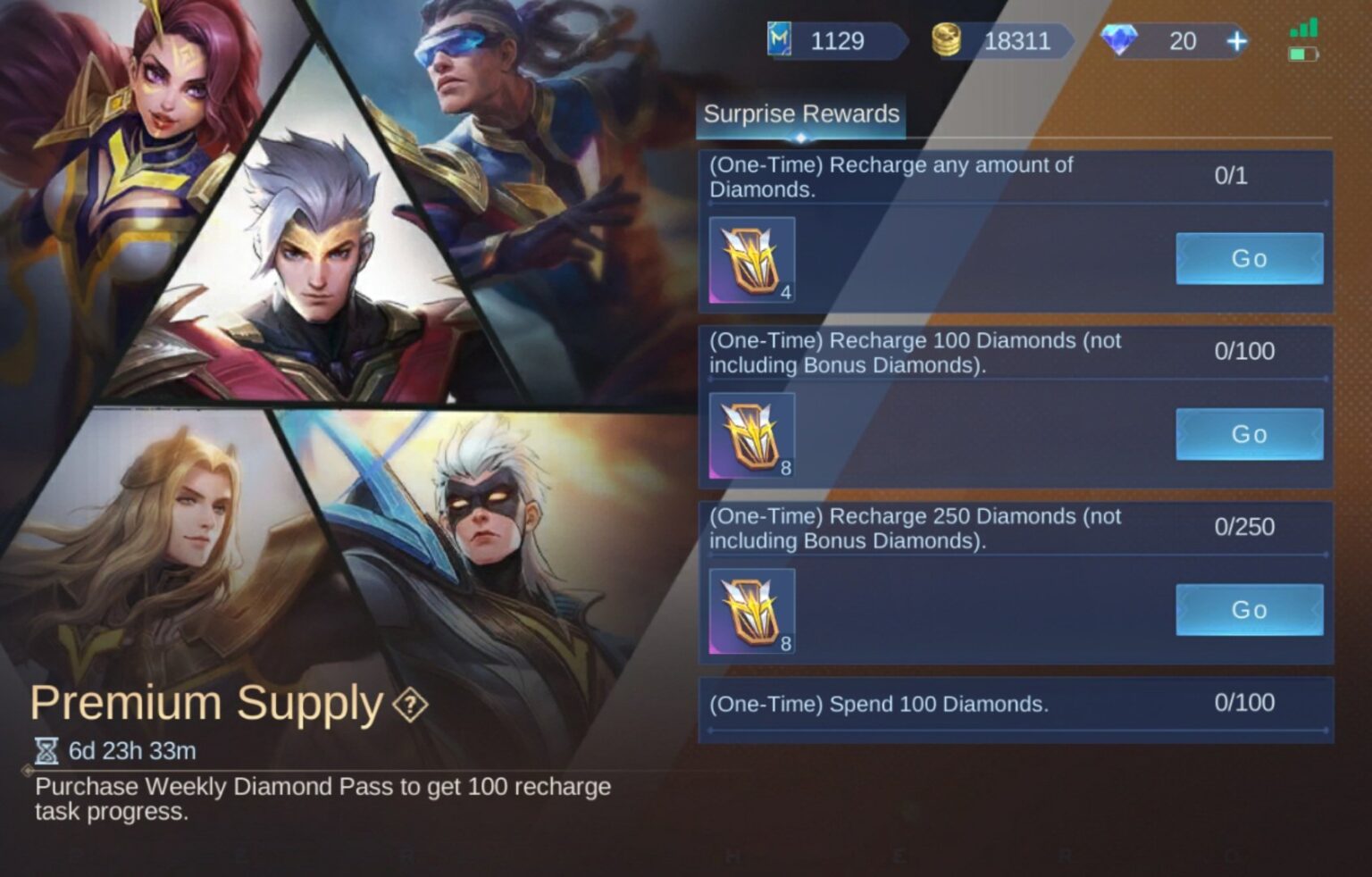Tap Go on the recharge any amount task
This screenshot has width=1372, height=877.
[1249, 258]
